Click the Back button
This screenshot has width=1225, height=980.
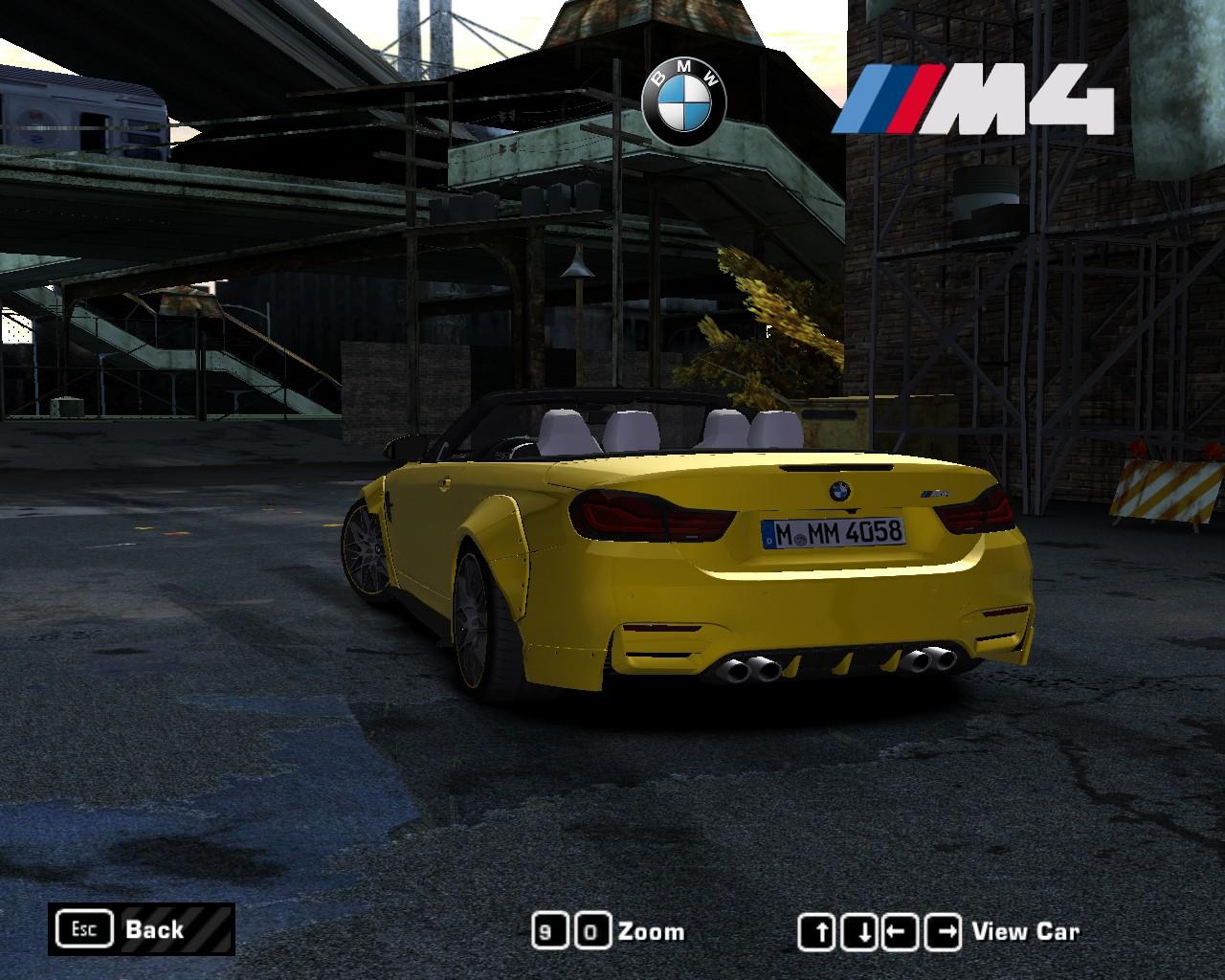pos(141,928)
